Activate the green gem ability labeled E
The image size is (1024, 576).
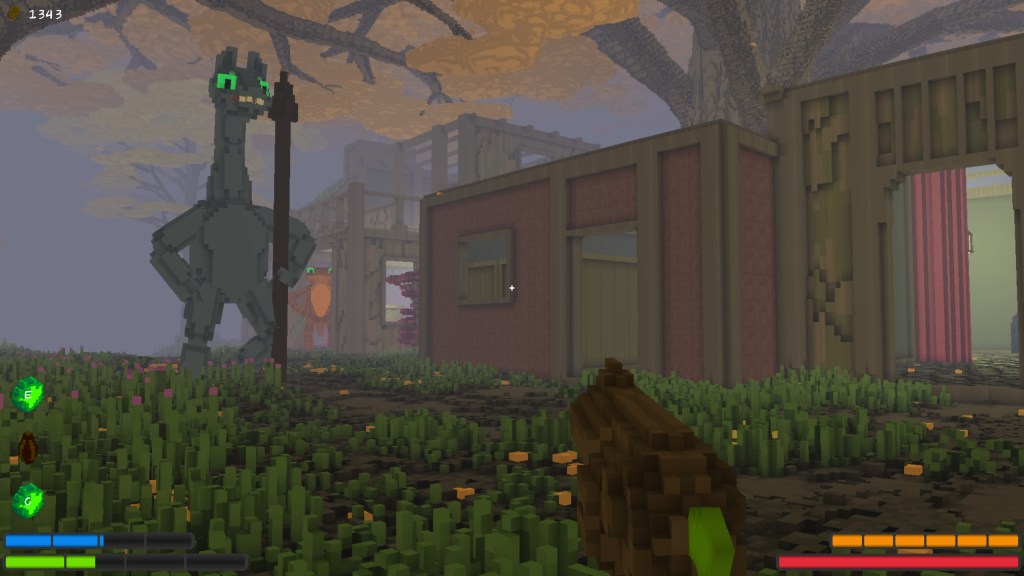pyautogui.click(x=28, y=394)
